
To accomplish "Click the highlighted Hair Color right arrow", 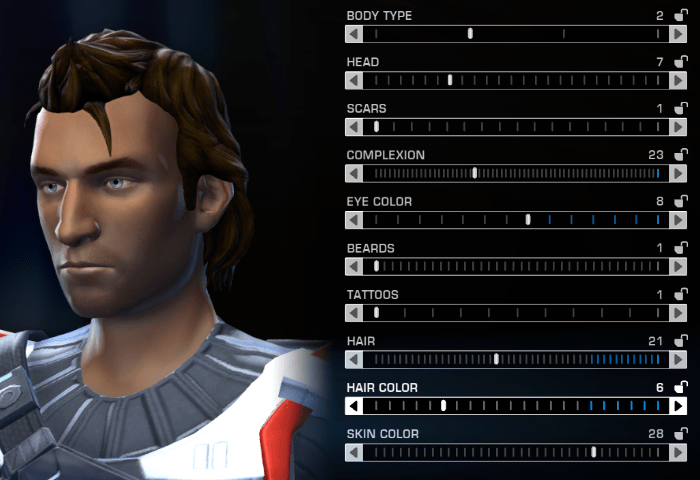I will point(679,406).
